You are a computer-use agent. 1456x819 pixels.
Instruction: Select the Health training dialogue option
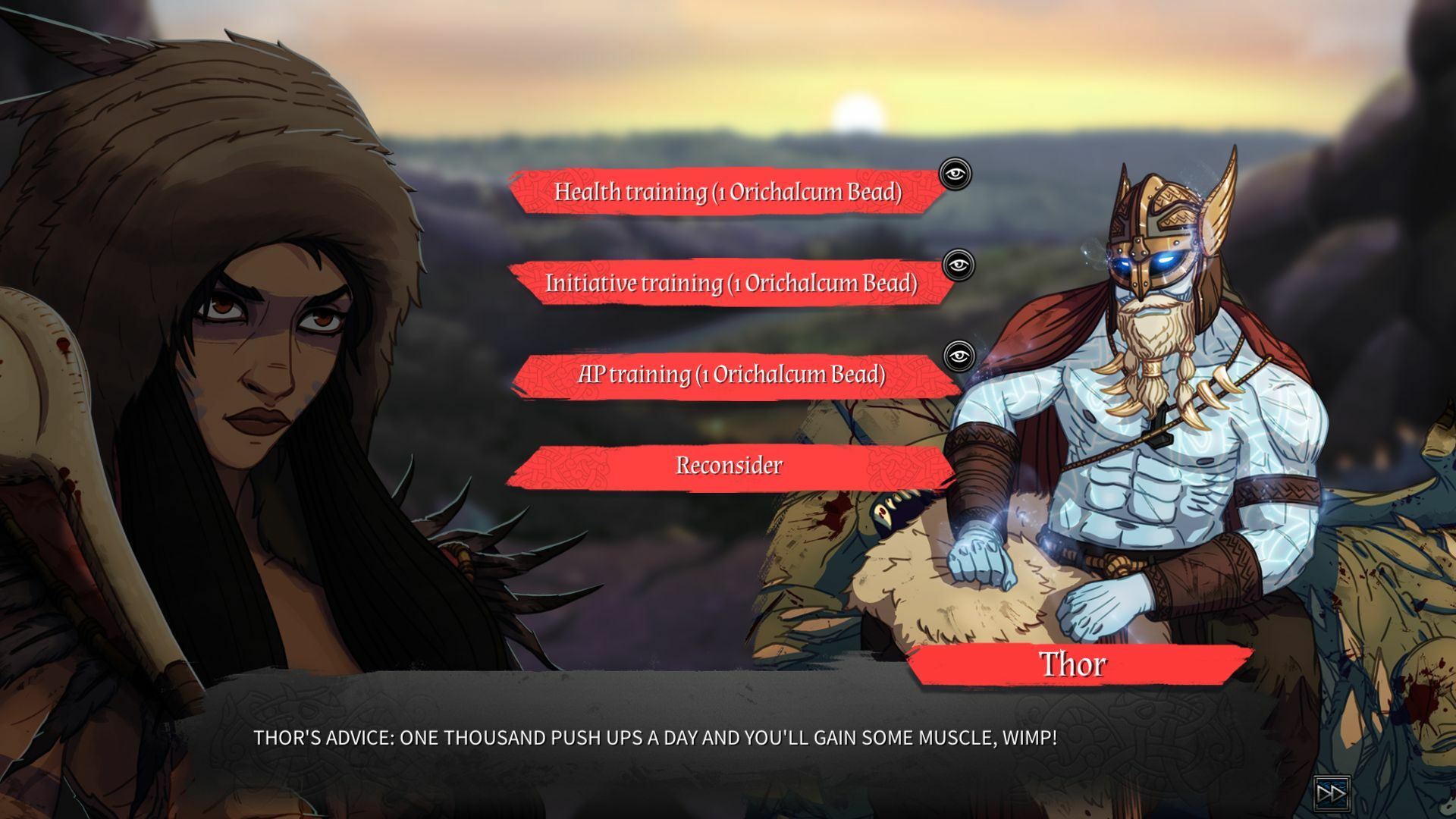[x=728, y=194]
